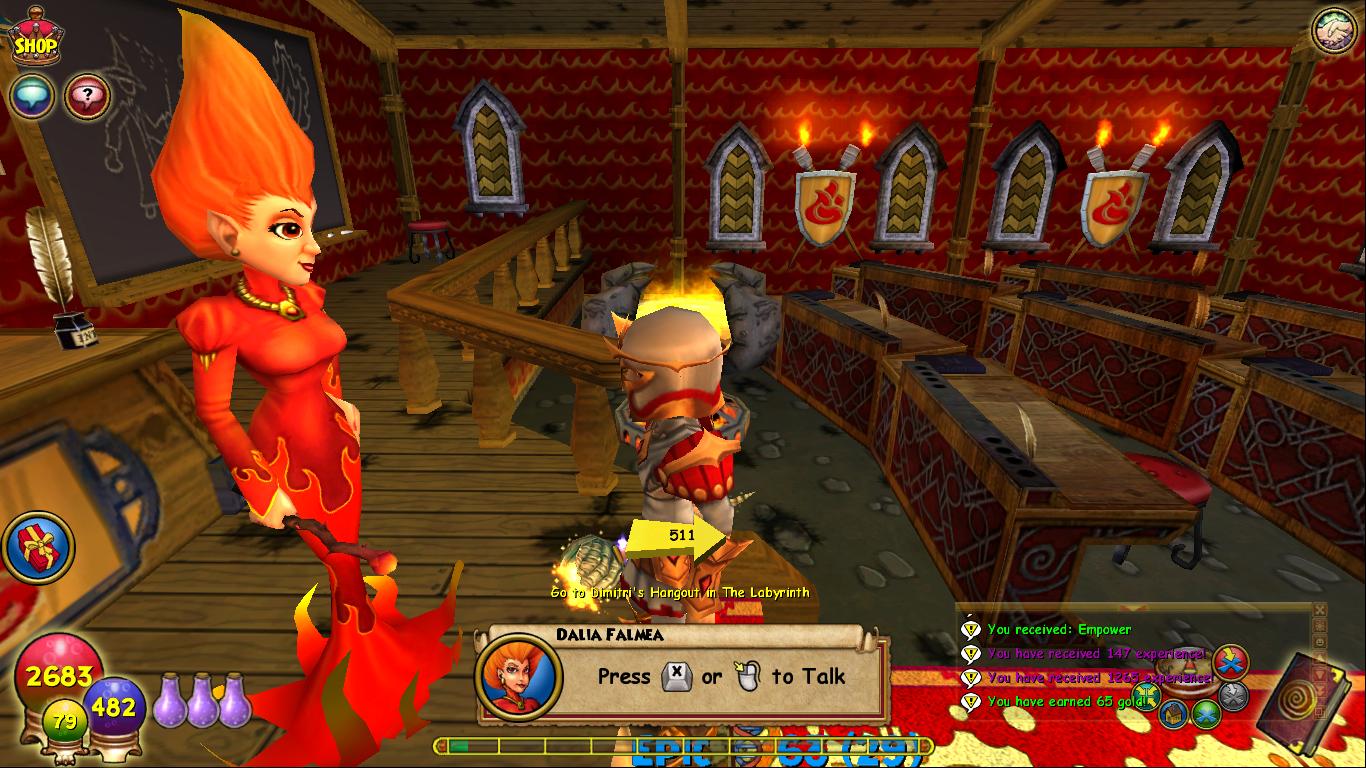The width and height of the screenshot is (1366, 768).
Task: Click the red teleport button with yellow arrow
Action: tap(1229, 661)
